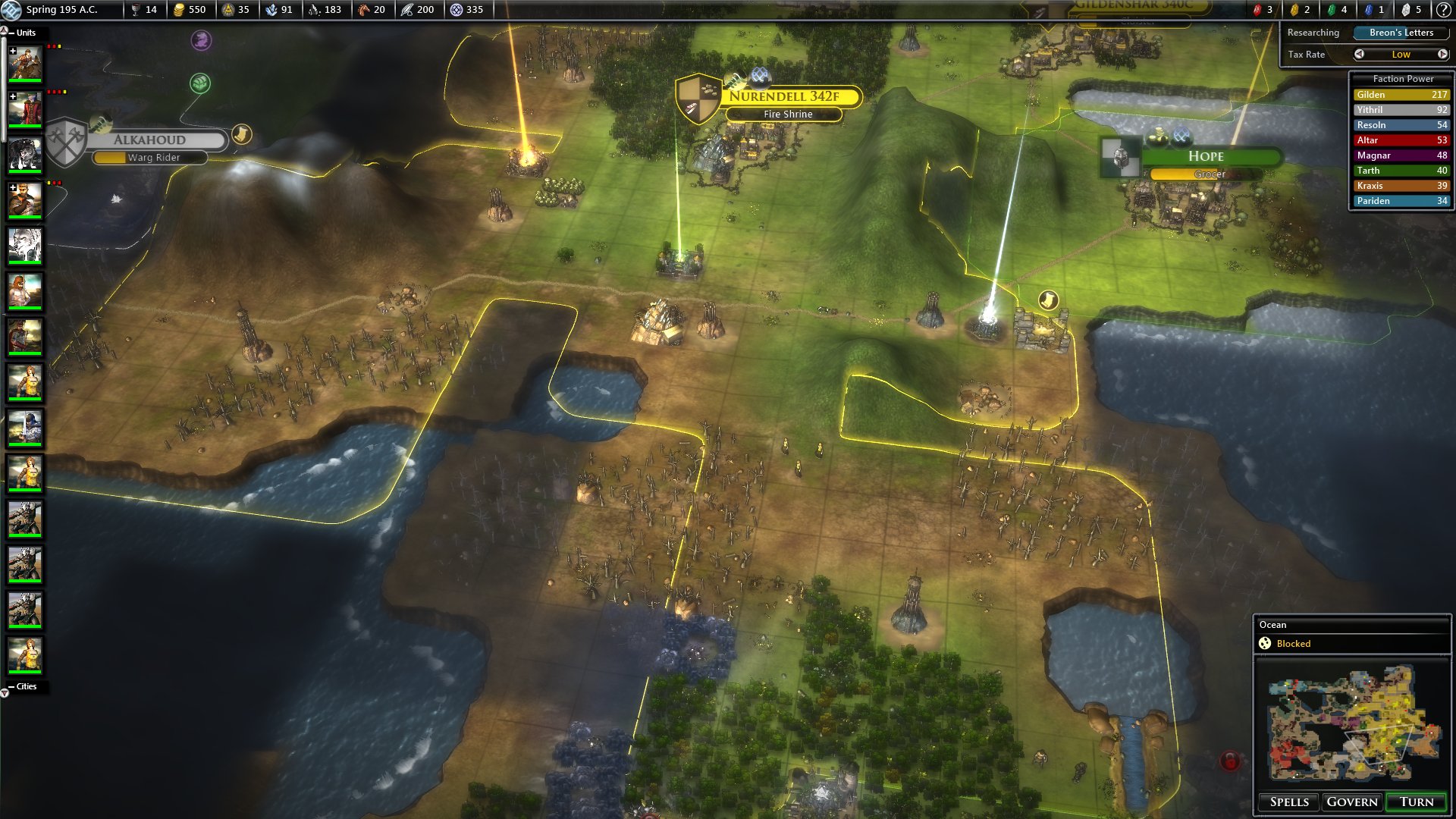Select the Nurendell city banner

[x=784, y=96]
